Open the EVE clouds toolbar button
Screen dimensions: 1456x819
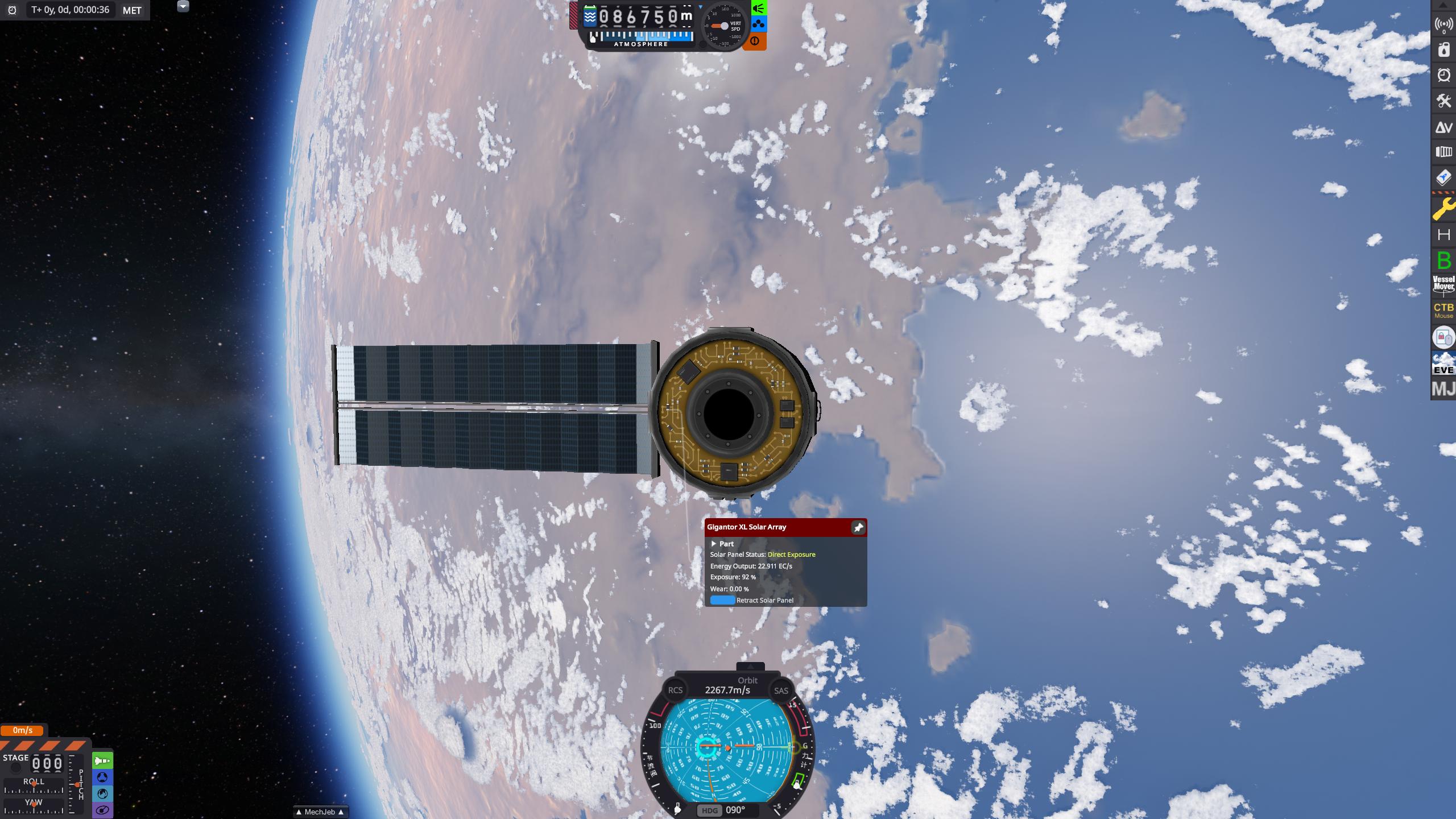(1443, 363)
